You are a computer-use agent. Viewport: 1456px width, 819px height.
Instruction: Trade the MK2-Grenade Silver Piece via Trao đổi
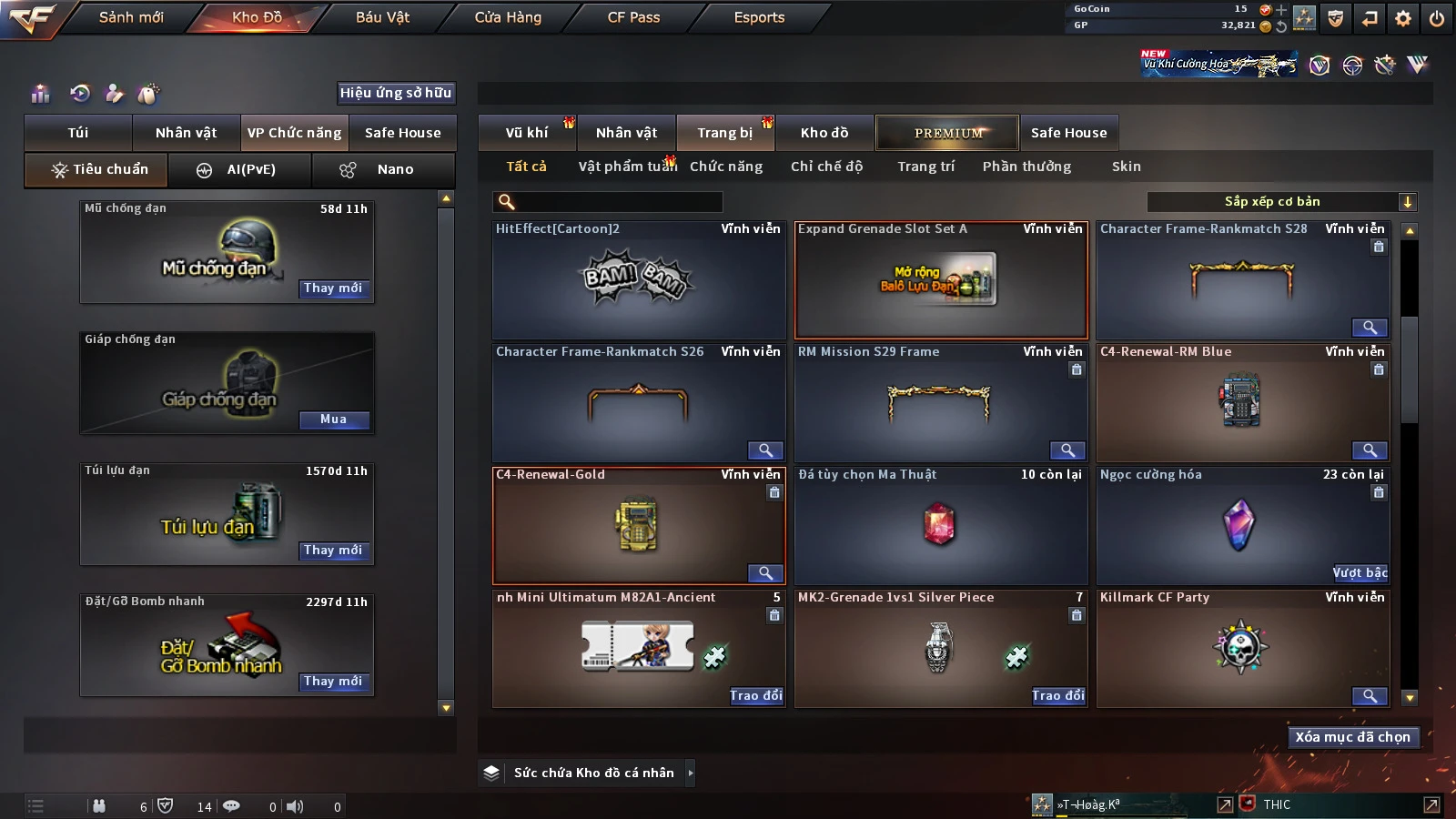point(1057,695)
